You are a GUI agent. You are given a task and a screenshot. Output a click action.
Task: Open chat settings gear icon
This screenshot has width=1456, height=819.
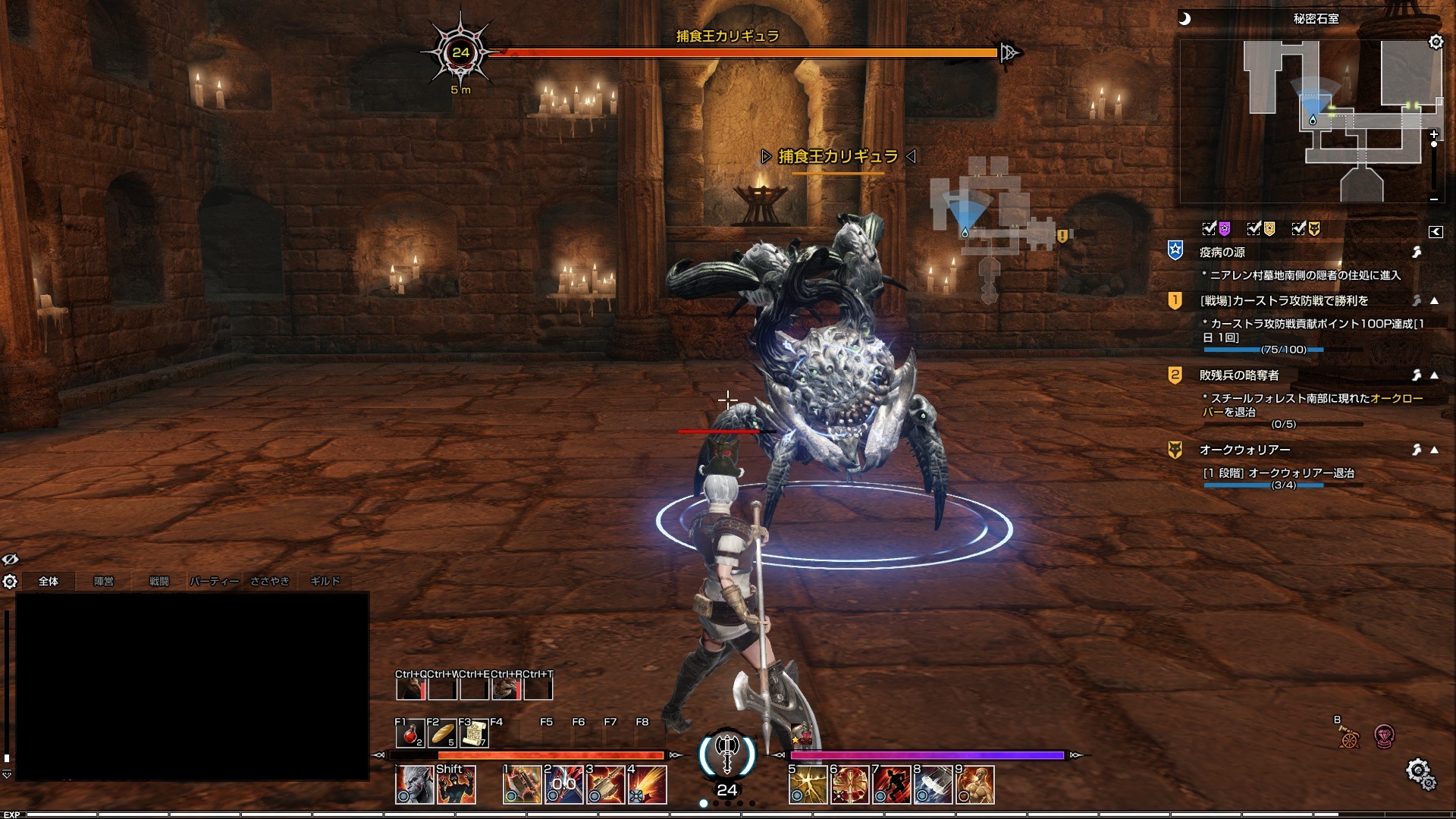[10, 582]
